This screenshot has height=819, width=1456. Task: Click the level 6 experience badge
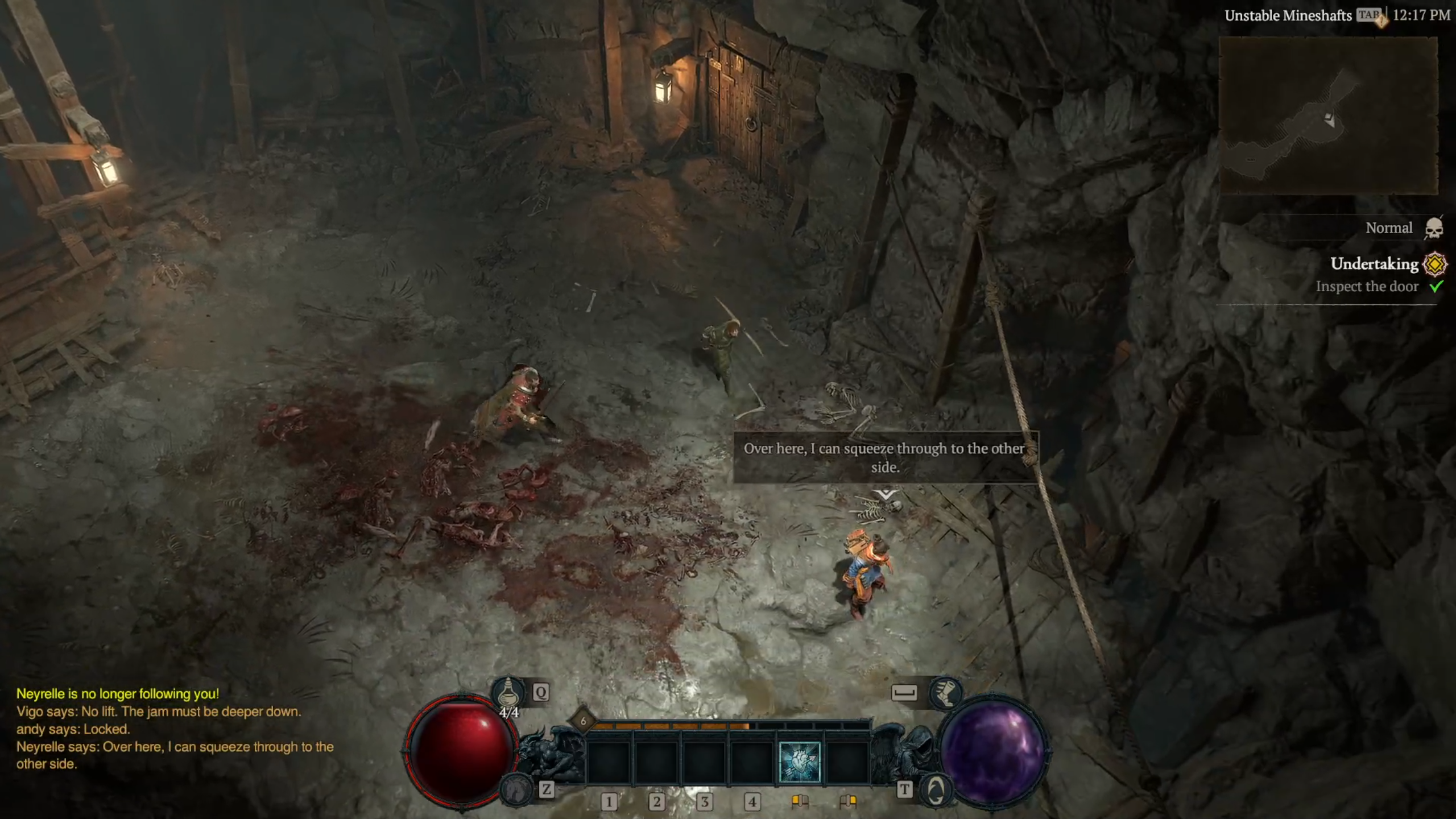pyautogui.click(x=583, y=721)
